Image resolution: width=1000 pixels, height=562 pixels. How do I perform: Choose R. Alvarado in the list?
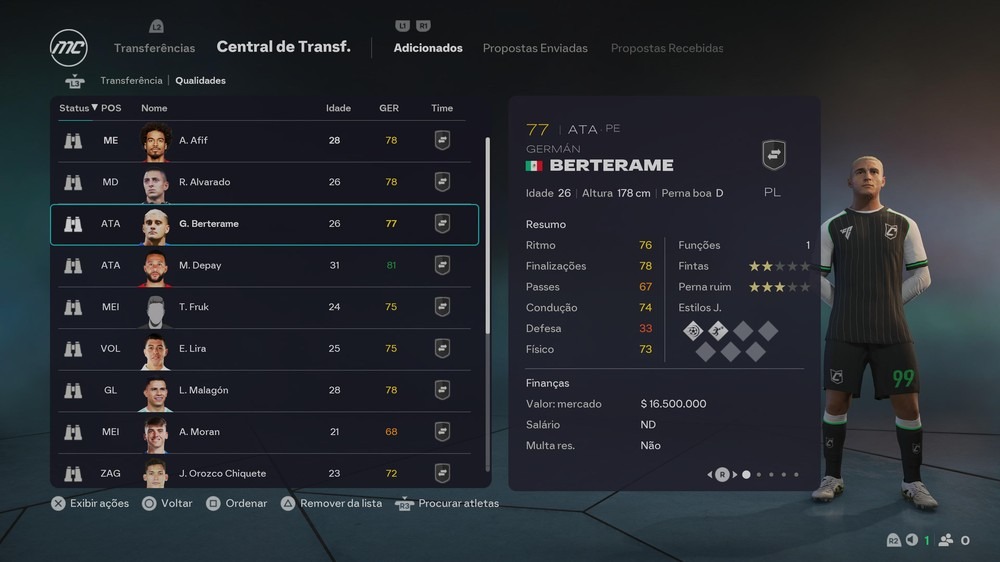(x=264, y=182)
